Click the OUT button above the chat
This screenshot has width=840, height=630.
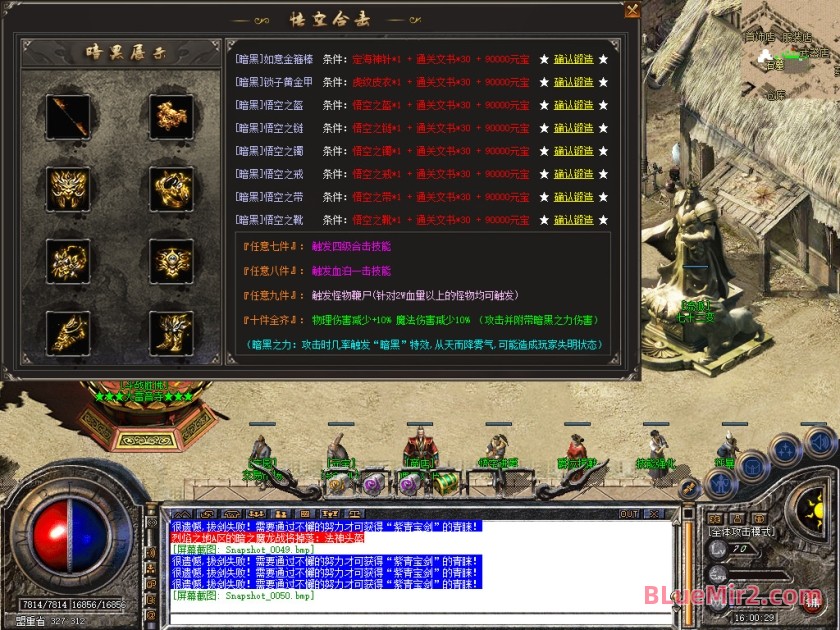point(628,514)
